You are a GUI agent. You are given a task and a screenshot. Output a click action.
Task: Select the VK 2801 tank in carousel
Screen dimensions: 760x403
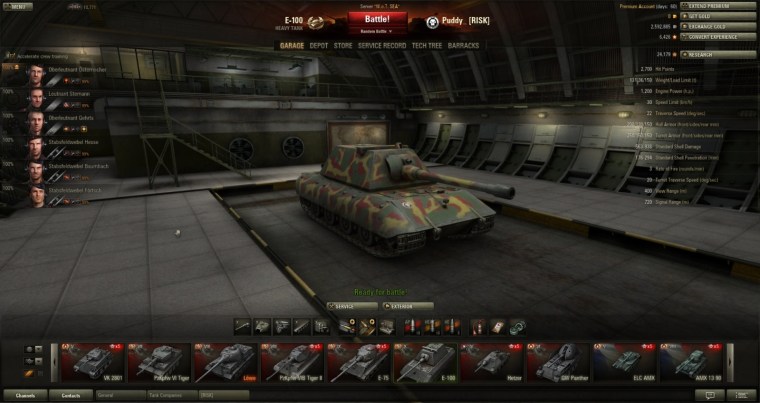[x=91, y=362]
